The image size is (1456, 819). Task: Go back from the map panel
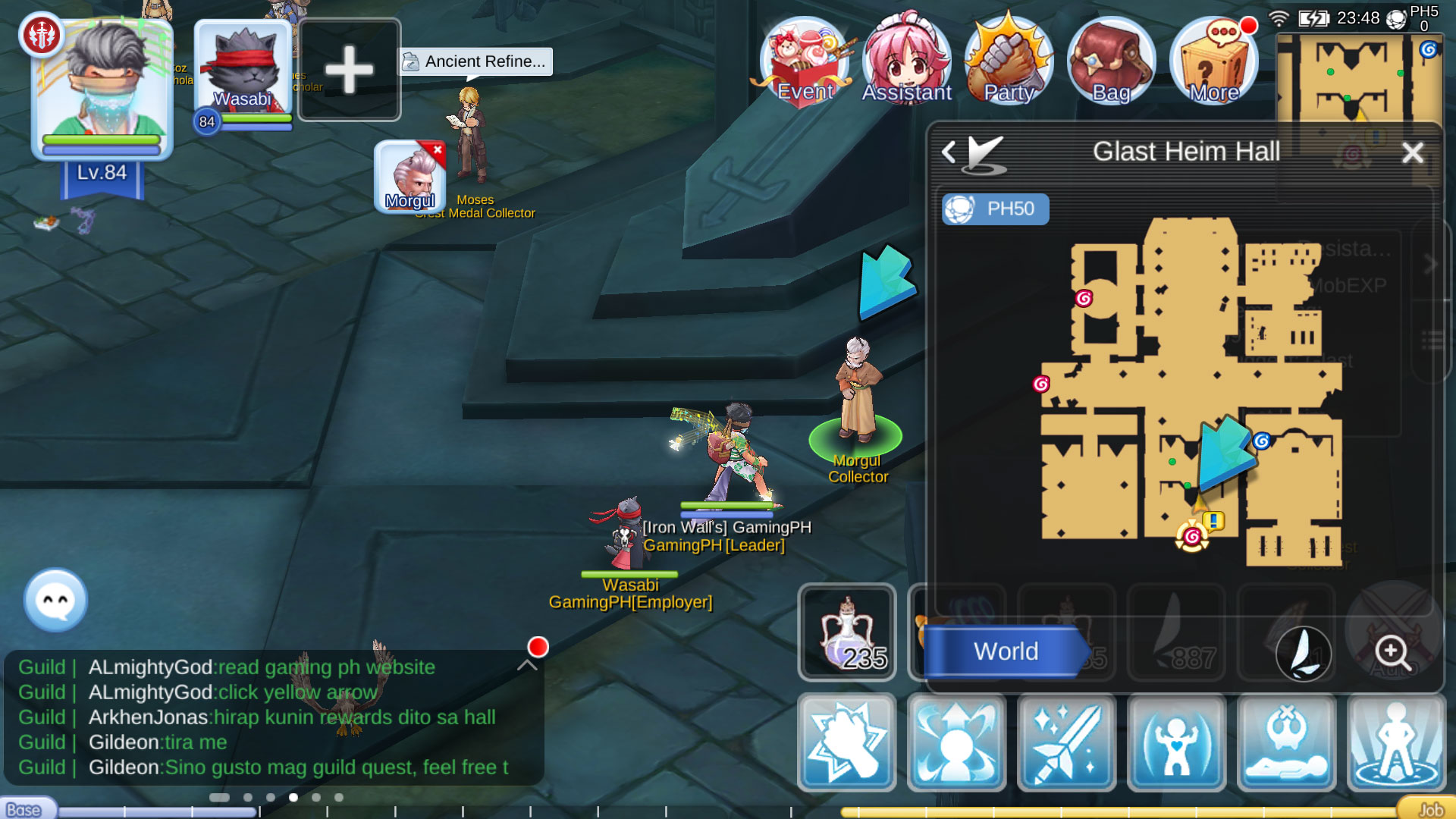point(949,152)
